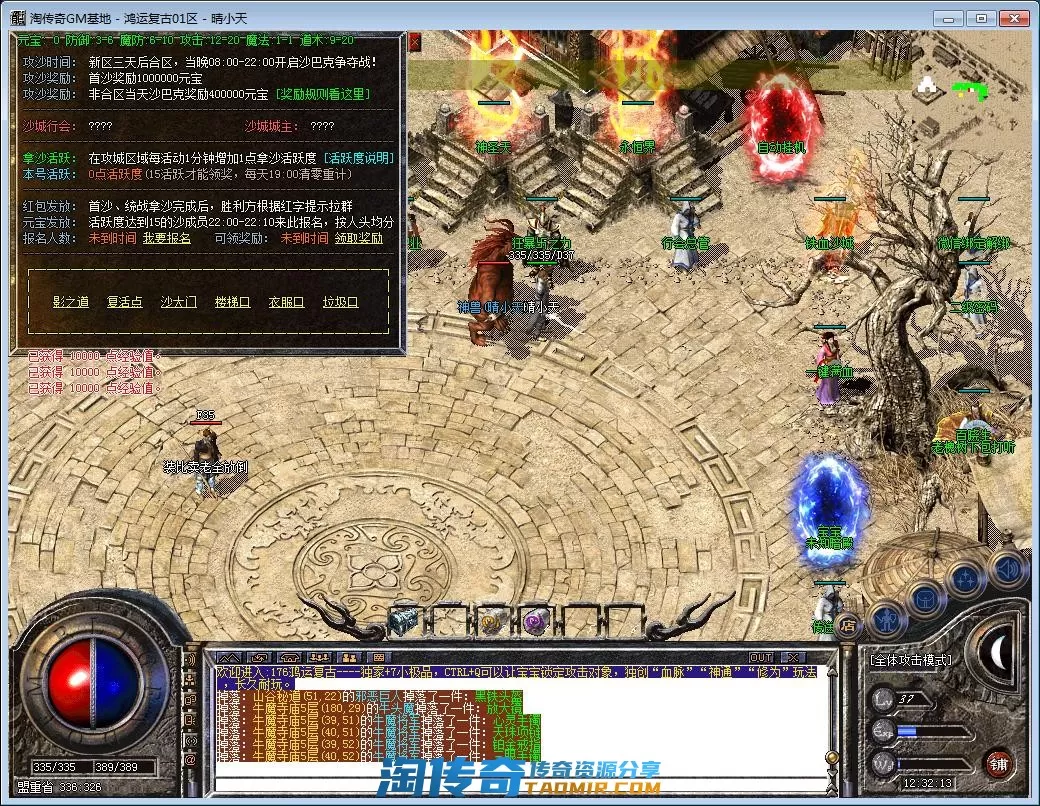Screen dimensions: 1040x806
Task: Click the 我要报名 sign-up link
Action: [x=166, y=239]
